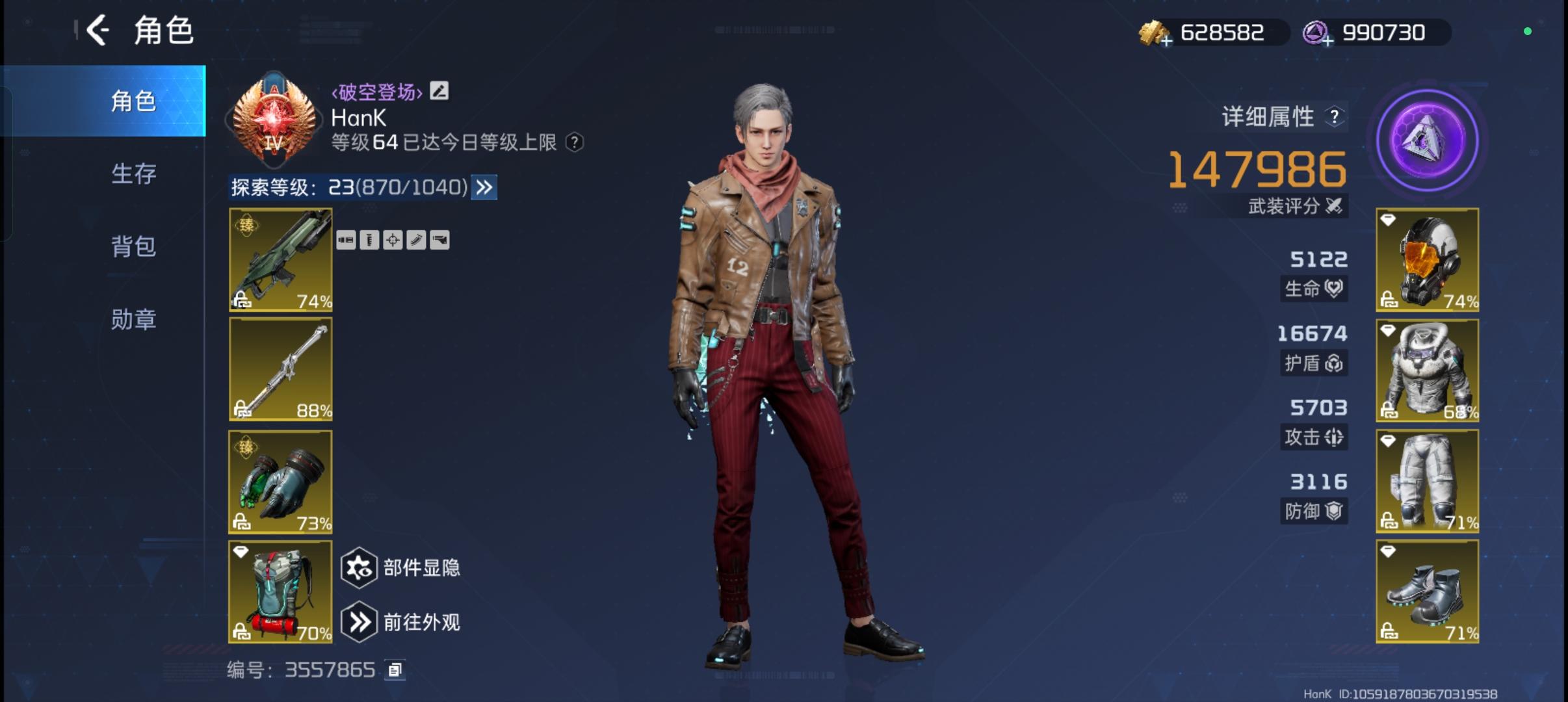Switch to the 背包 tab
Image resolution: width=1568 pixels, height=702 pixels.
click(133, 246)
